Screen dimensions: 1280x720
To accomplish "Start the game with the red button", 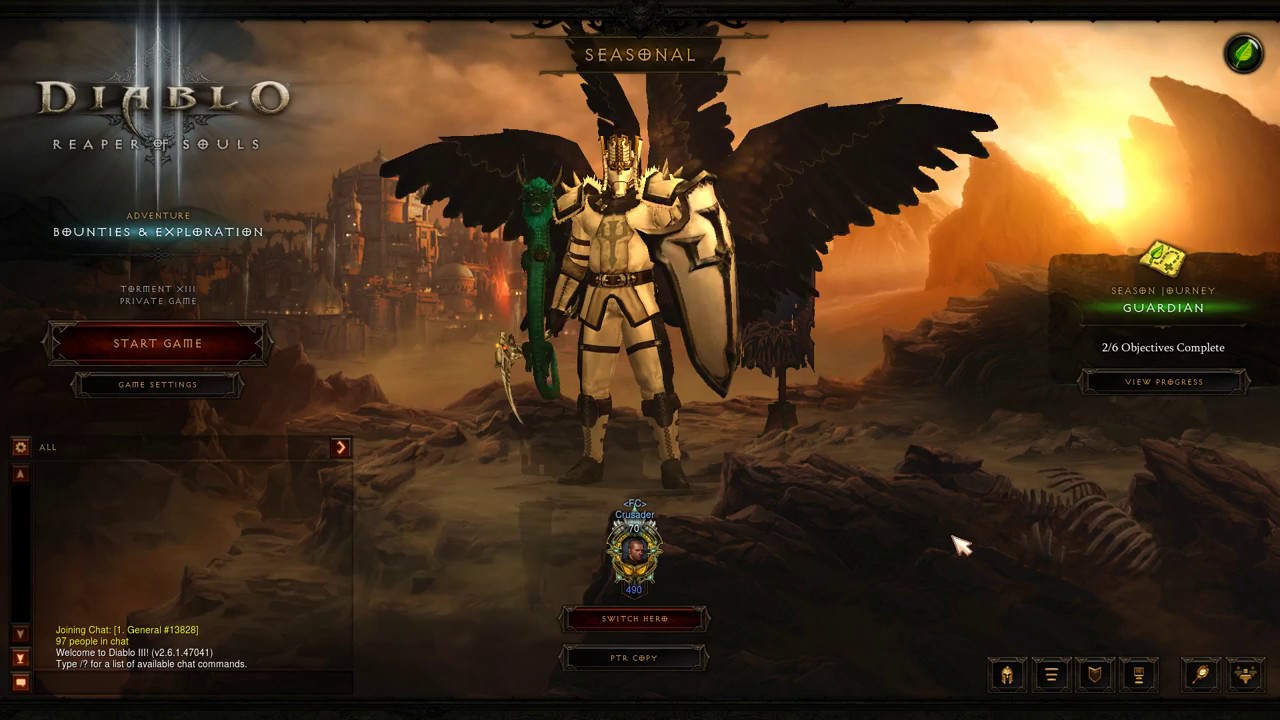I will click(157, 344).
